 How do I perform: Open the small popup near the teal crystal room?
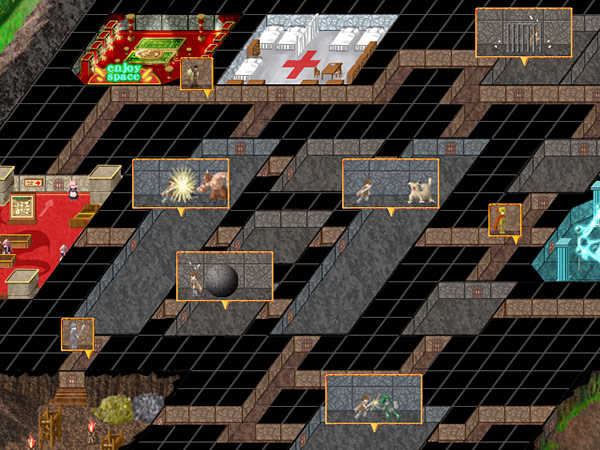(x=504, y=219)
